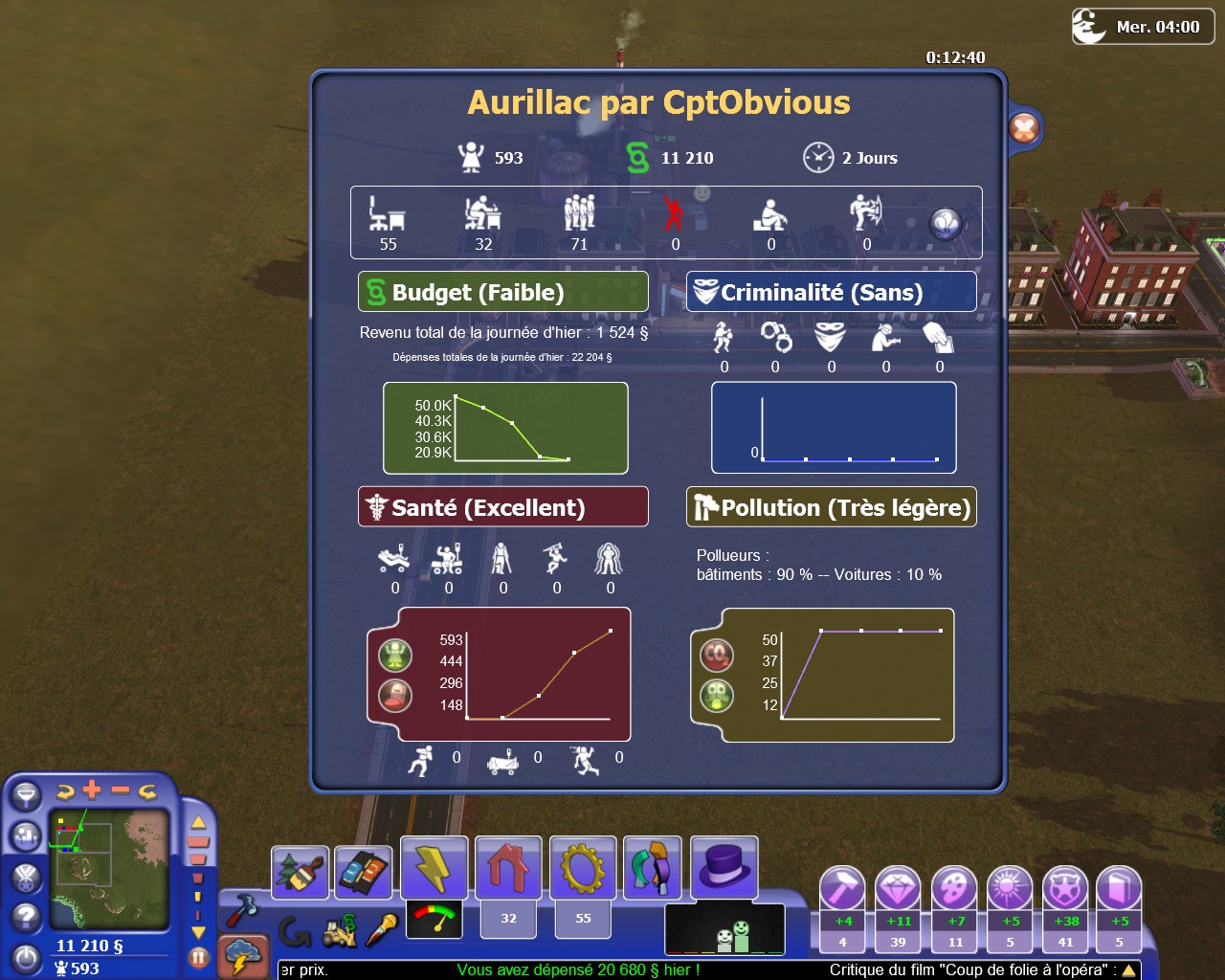1225x980 pixels.
Task: Open the yellow gear workplaces category
Action: pos(583,868)
